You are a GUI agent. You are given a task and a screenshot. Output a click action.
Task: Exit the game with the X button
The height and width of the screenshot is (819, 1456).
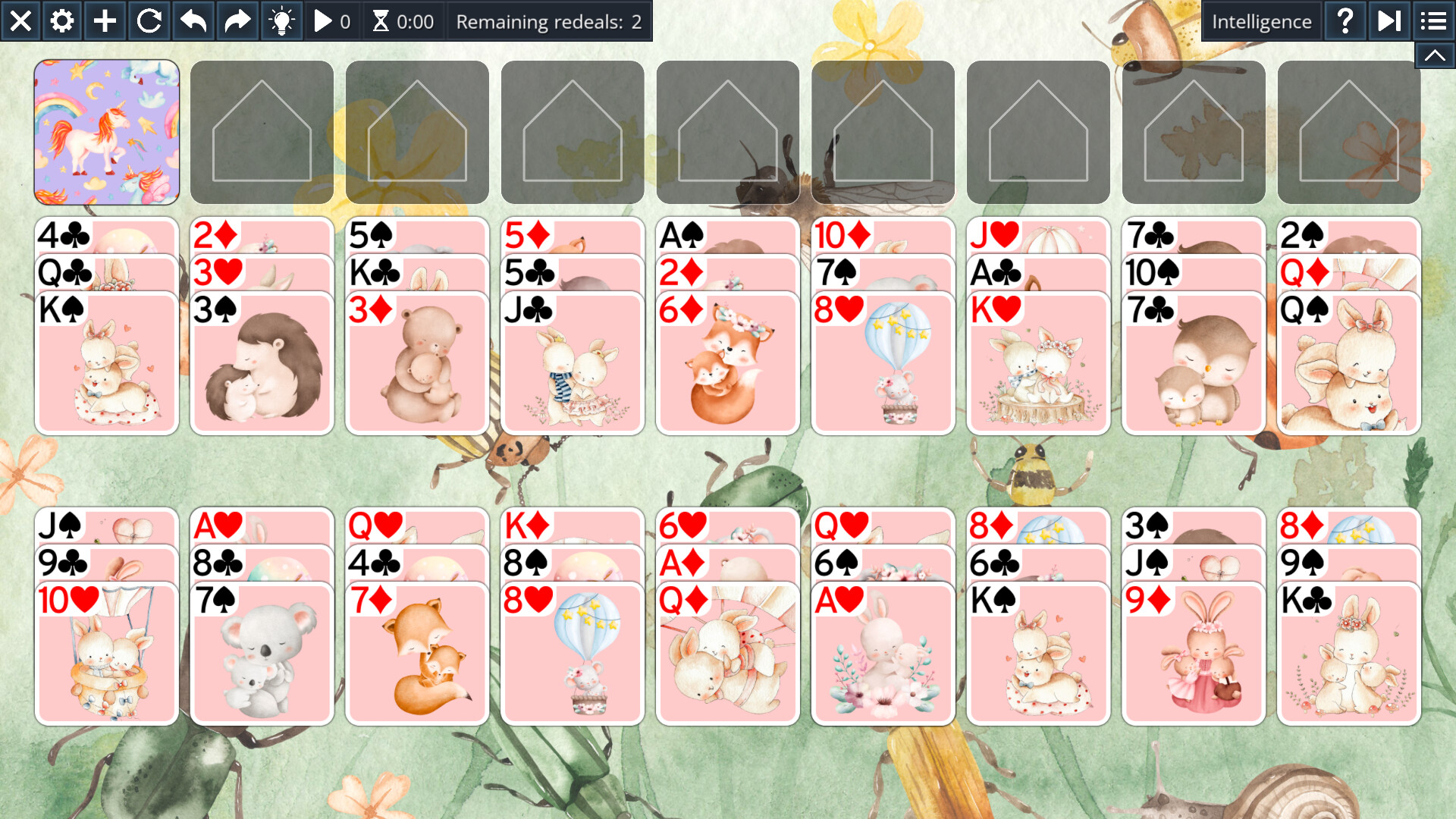point(20,20)
